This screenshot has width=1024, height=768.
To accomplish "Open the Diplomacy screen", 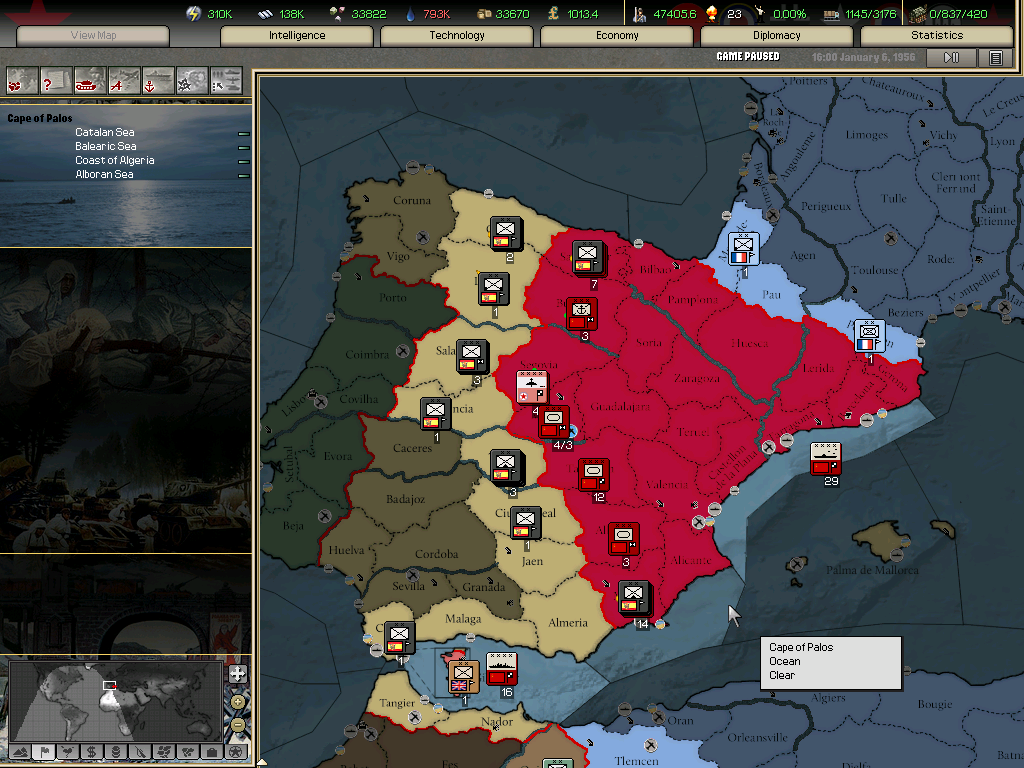I will click(x=777, y=36).
